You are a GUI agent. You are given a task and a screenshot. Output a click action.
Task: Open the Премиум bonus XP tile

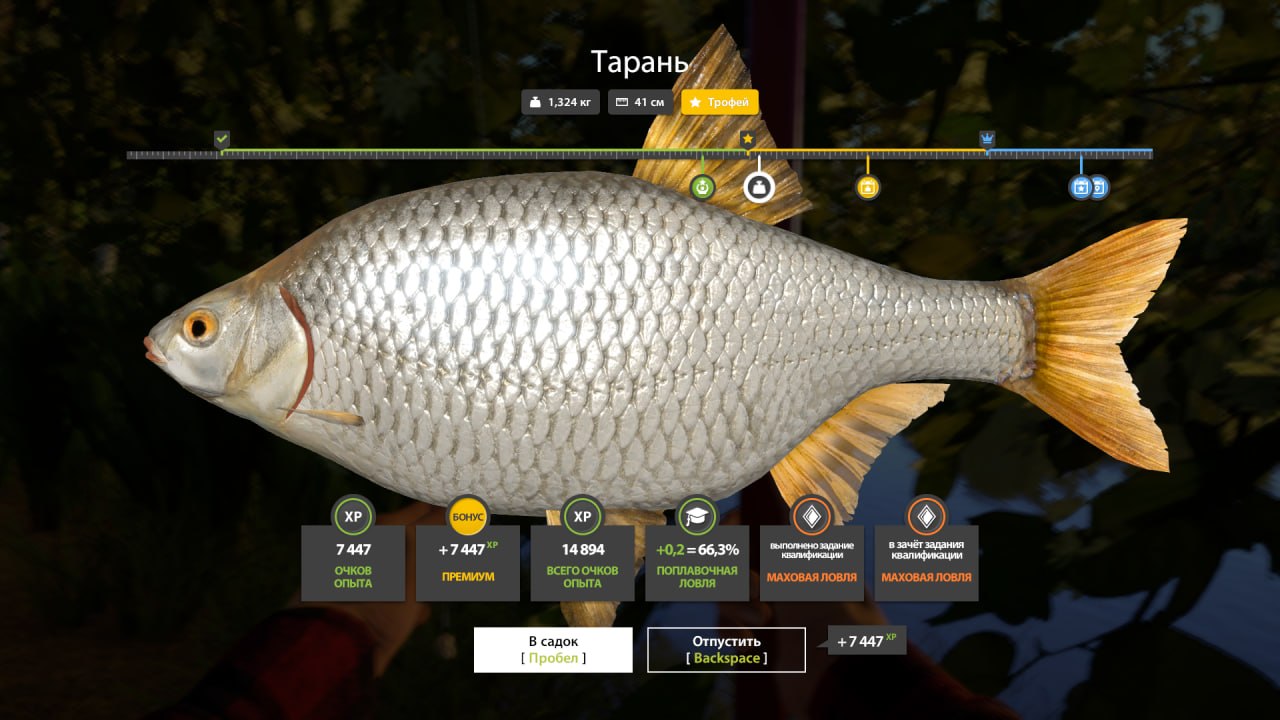467,562
